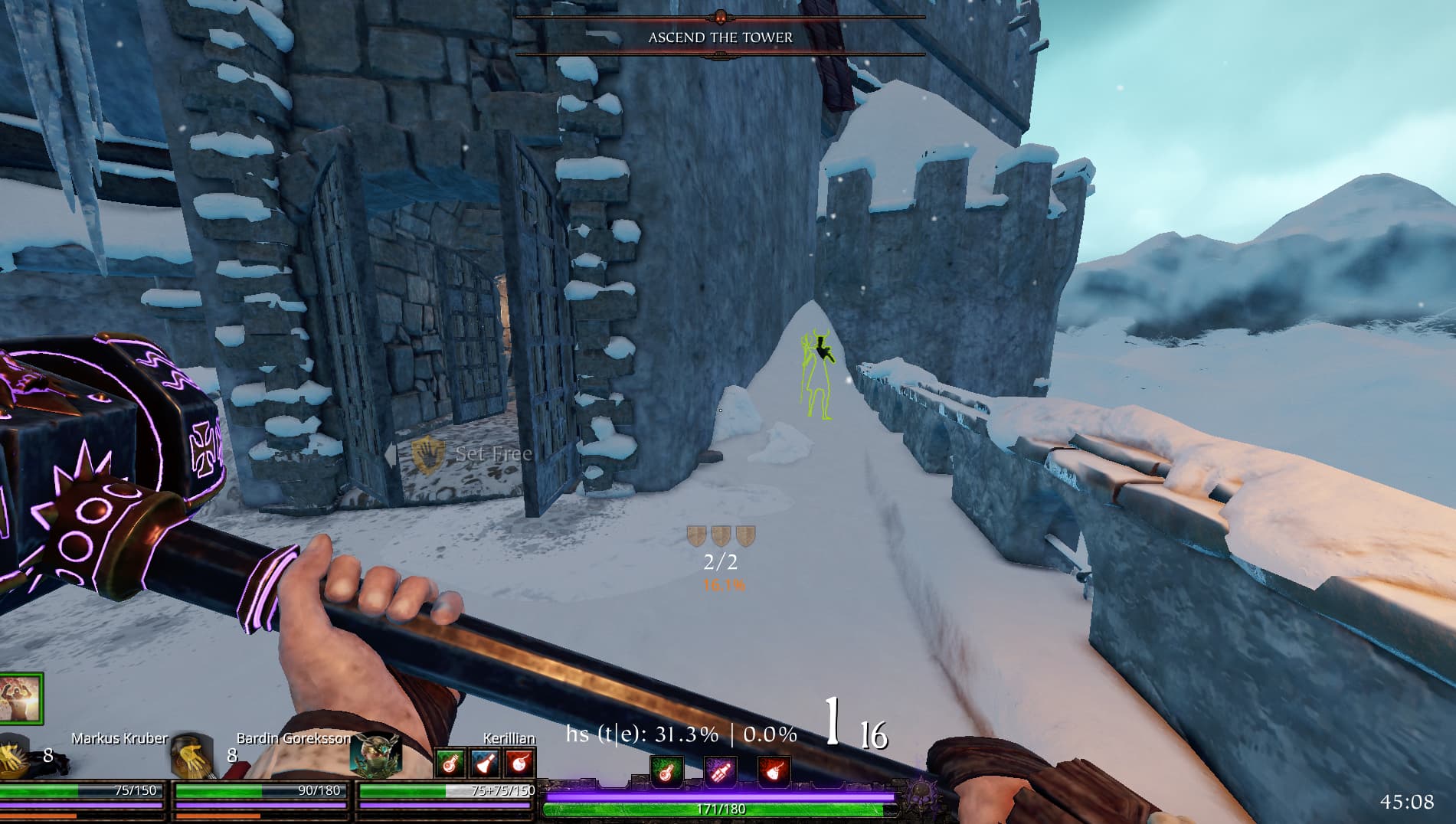Viewport: 1456px width, 824px height.
Task: Select your green healing draught slot
Action: click(666, 771)
